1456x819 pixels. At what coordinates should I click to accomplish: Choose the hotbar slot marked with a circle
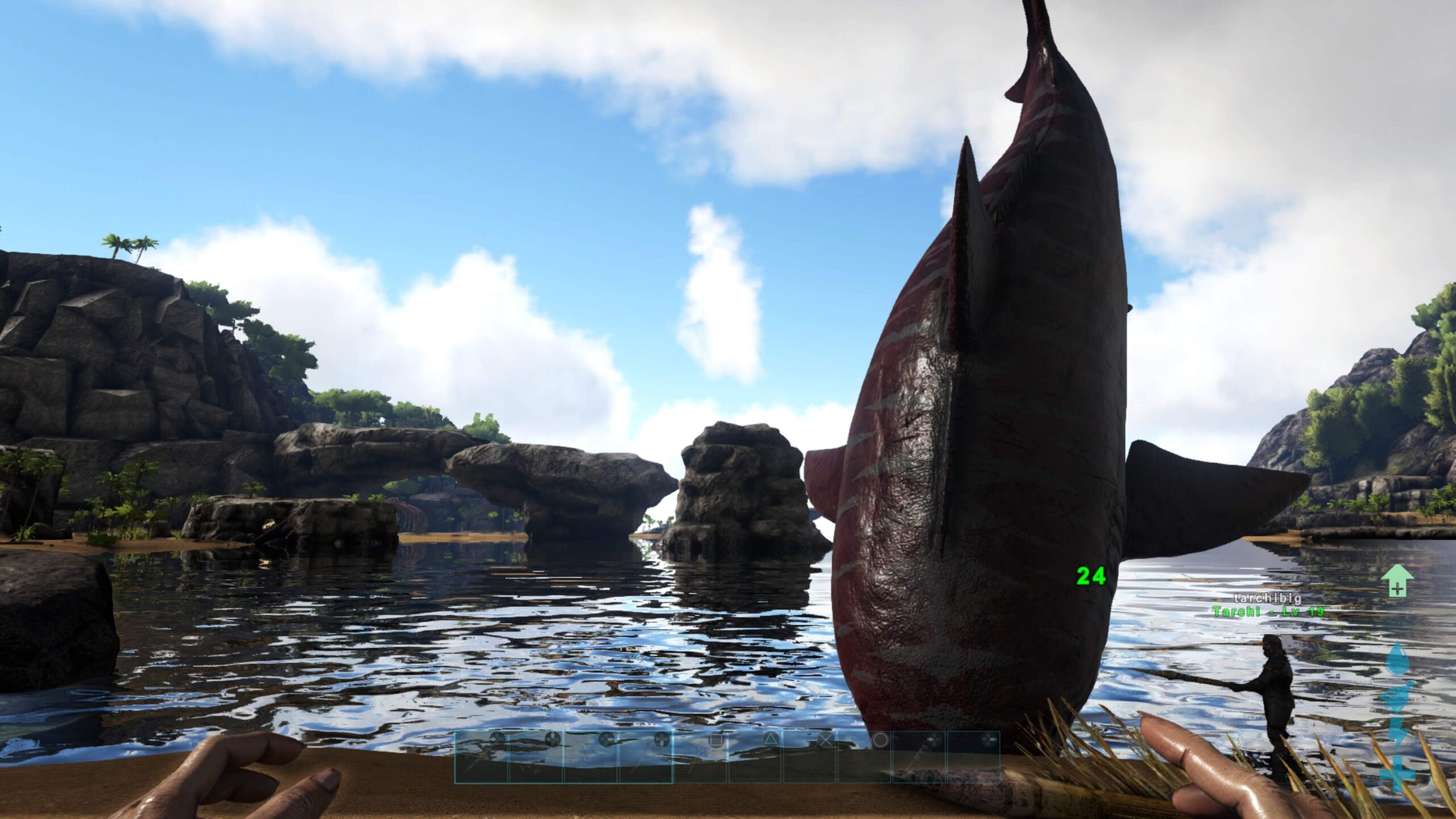(864, 756)
